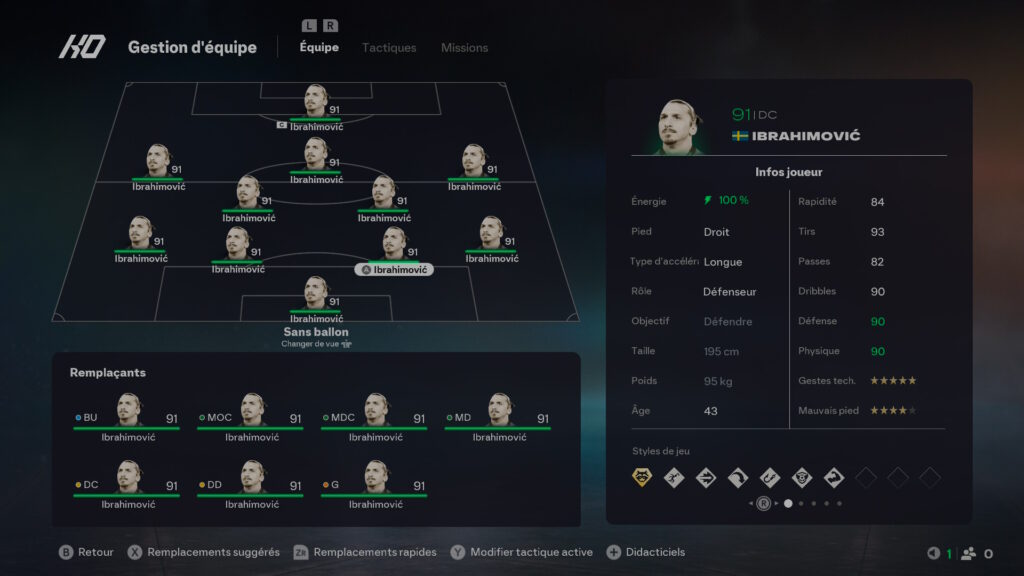Open the Missions tab

tap(464, 48)
